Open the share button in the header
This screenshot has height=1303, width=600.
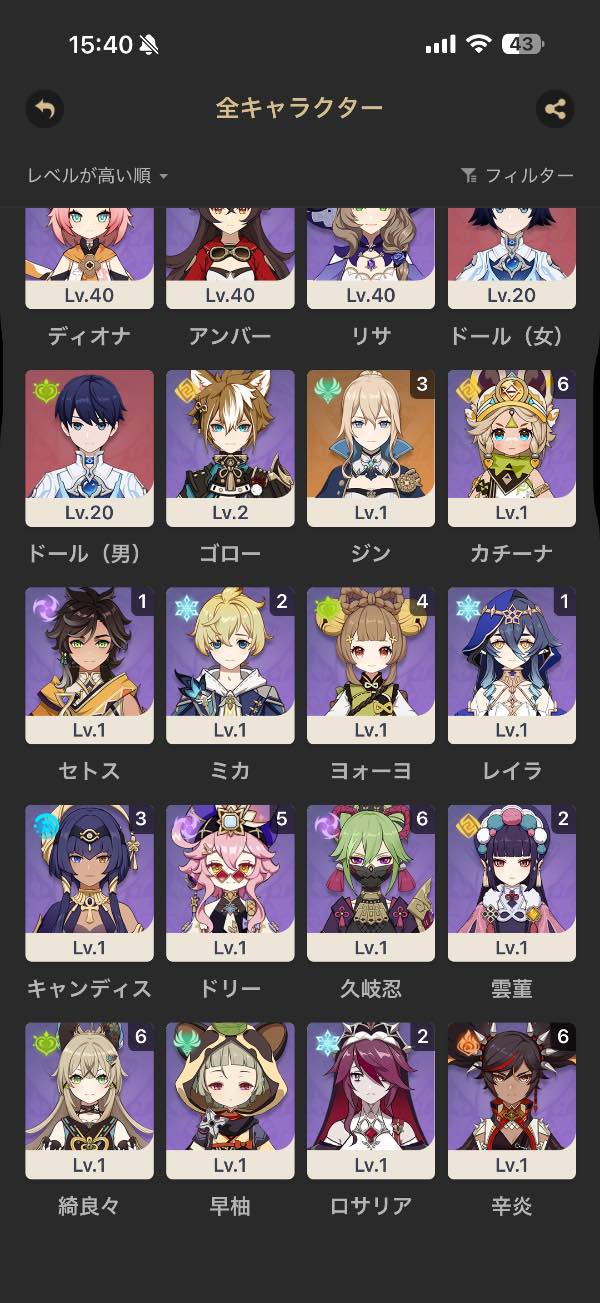(x=555, y=108)
